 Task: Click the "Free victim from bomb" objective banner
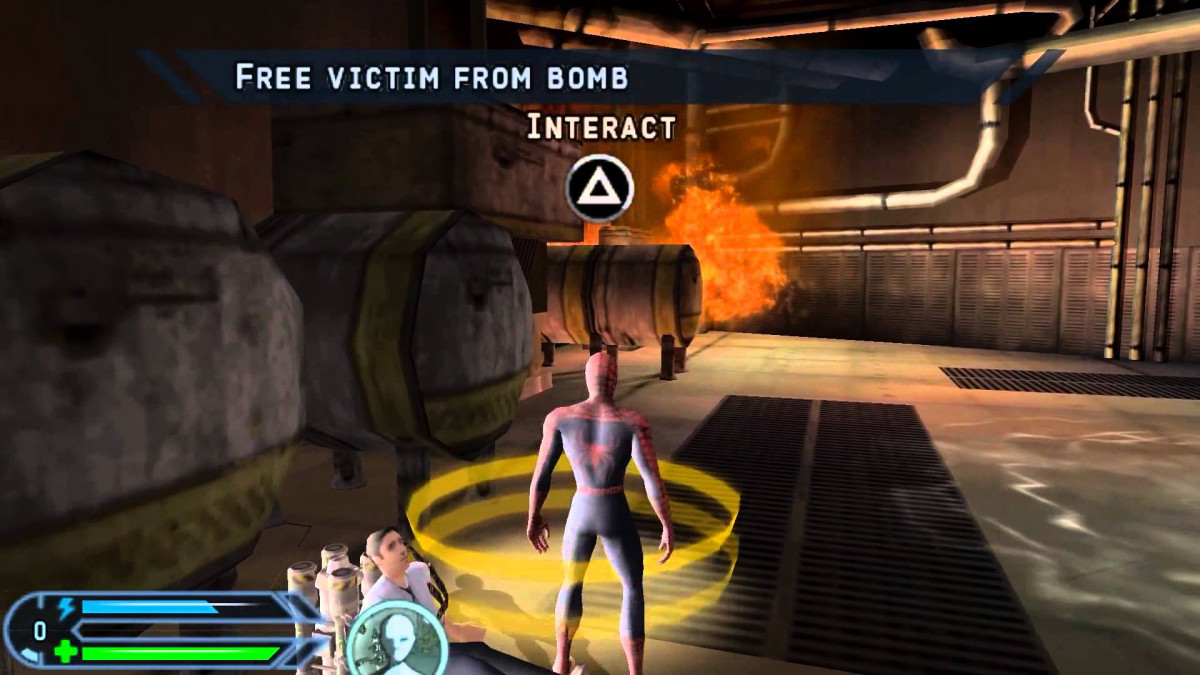point(431,78)
